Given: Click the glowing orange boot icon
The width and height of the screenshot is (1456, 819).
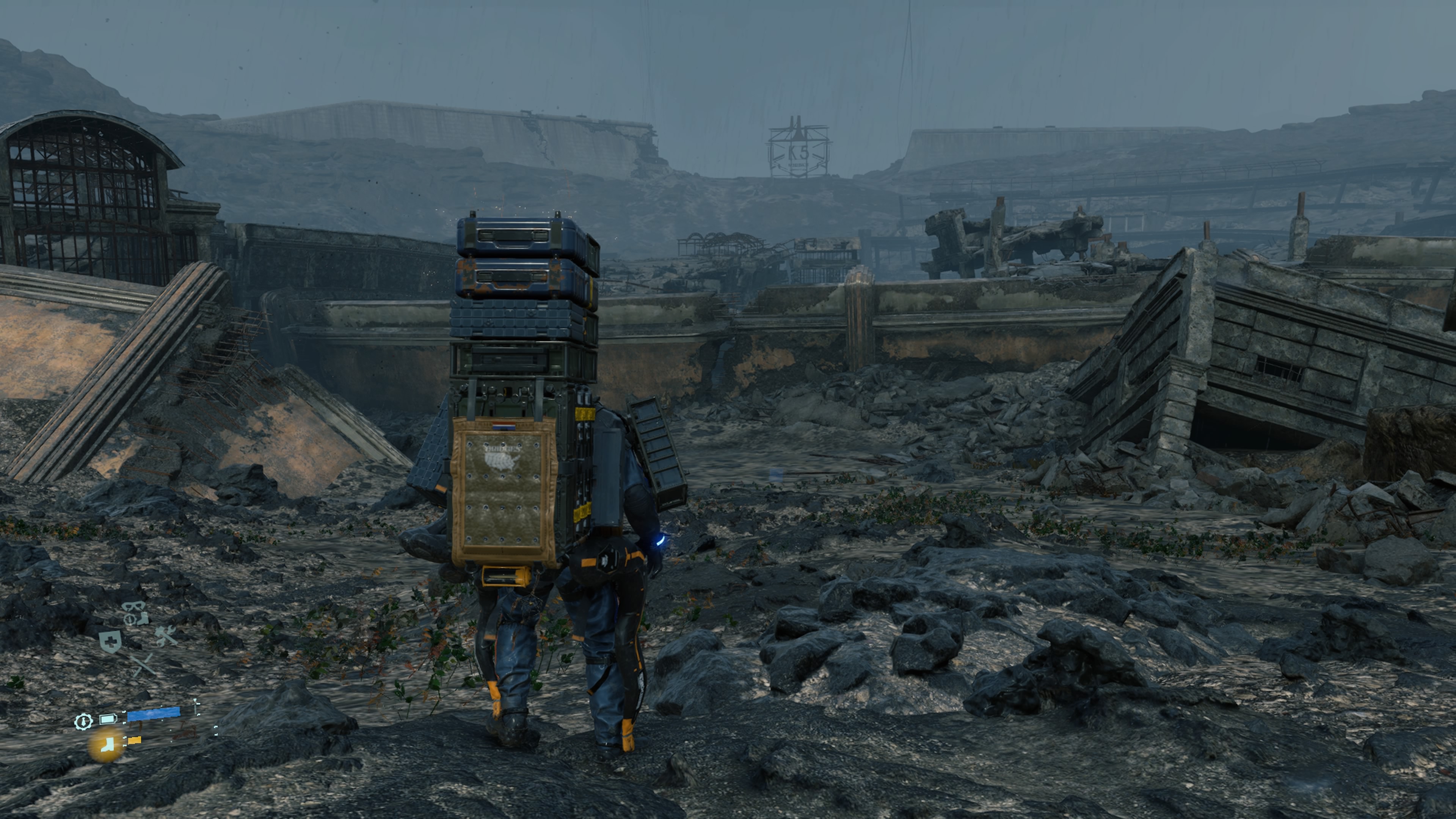Looking at the screenshot, I should (105, 745).
